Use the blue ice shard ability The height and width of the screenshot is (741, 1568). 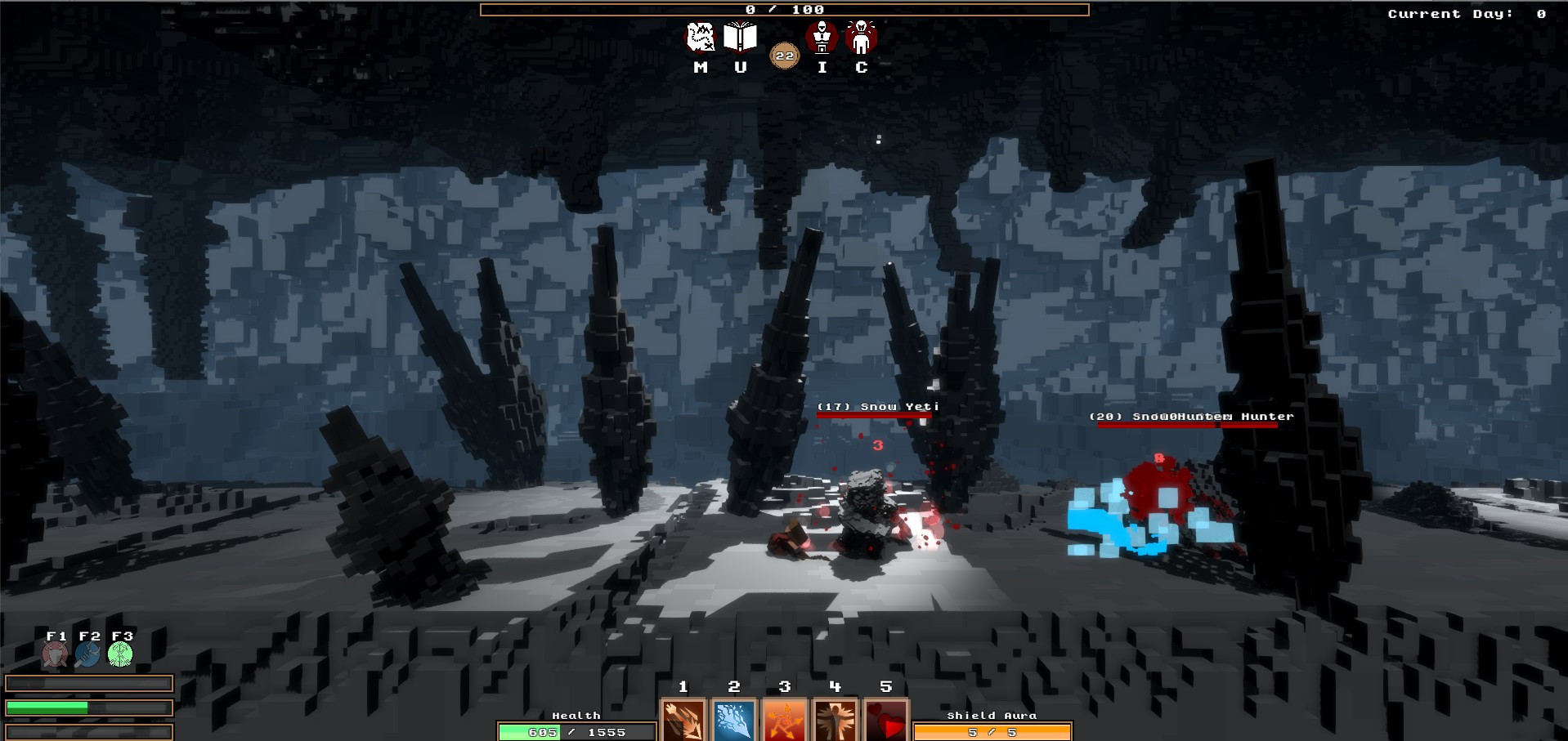tap(734, 721)
